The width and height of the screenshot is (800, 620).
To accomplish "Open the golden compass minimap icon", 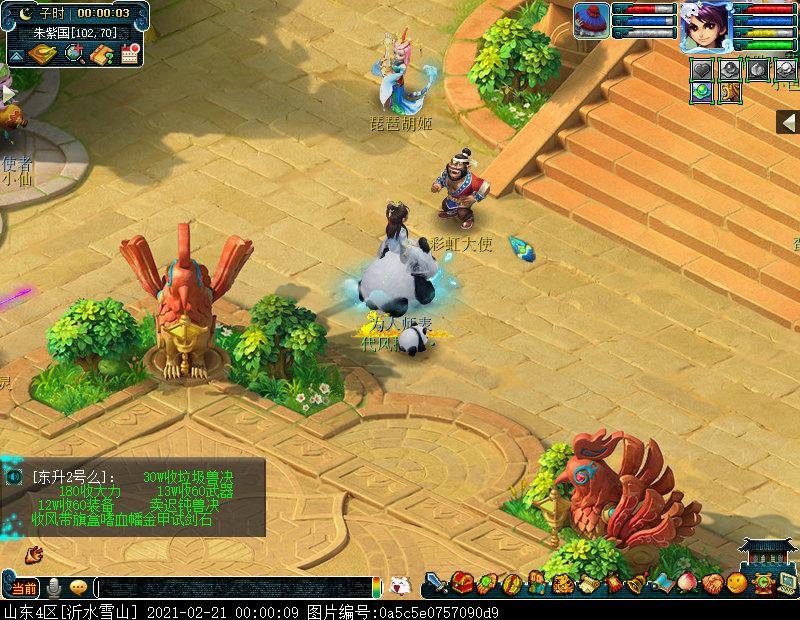I will pyautogui.click(x=41, y=53).
